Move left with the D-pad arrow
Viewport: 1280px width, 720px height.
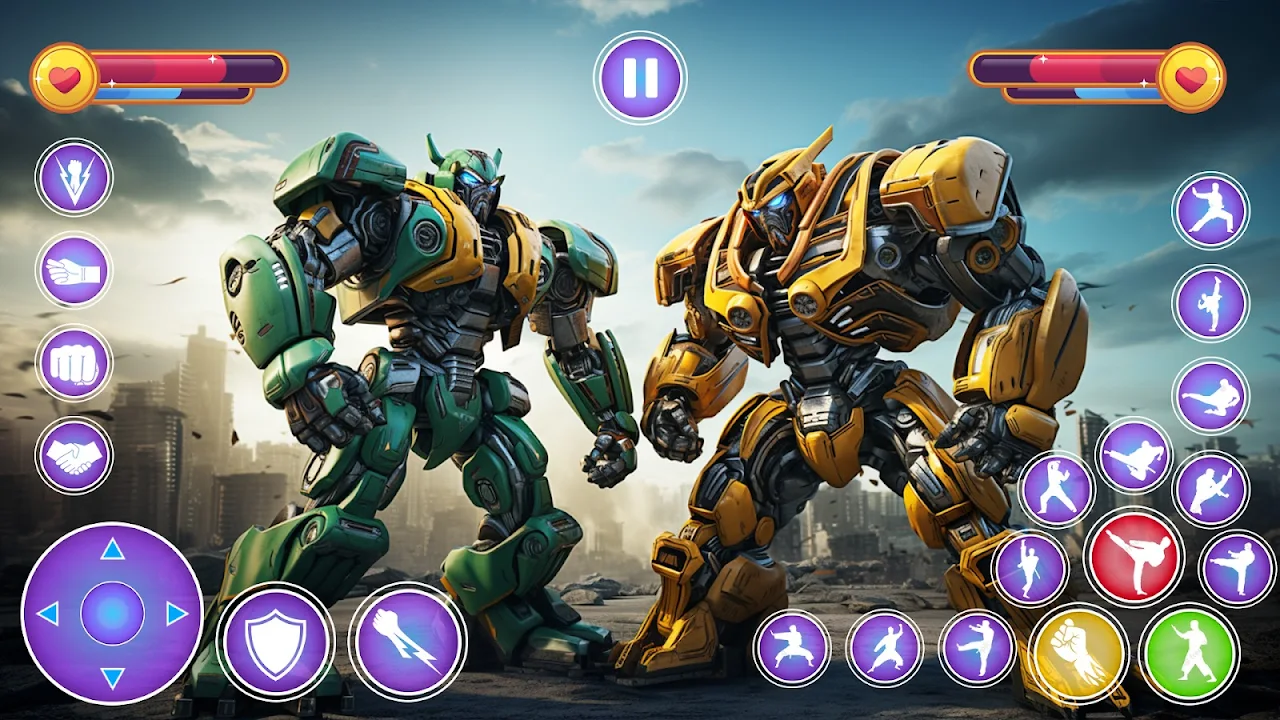[x=47, y=613]
